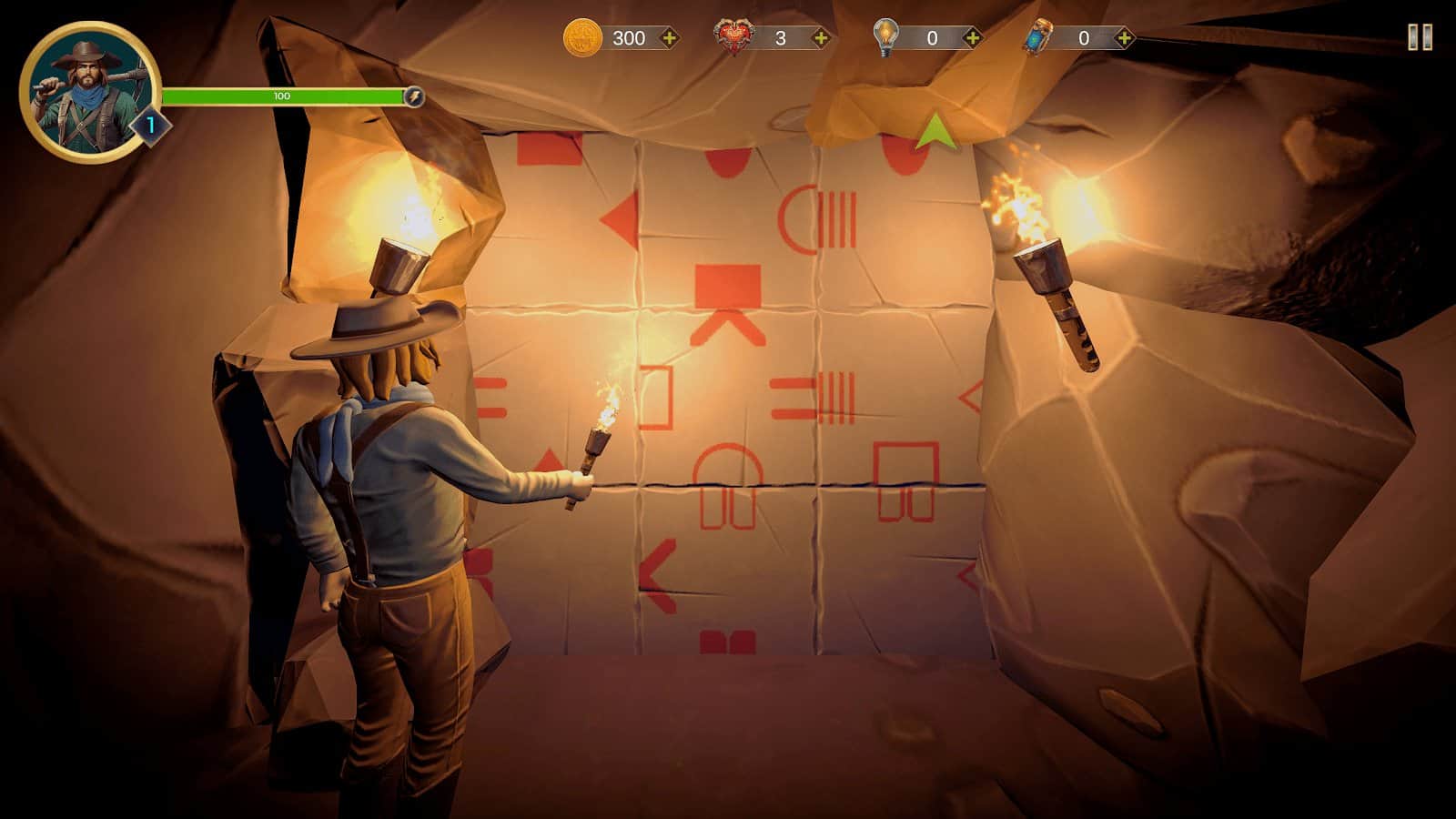
Task: Select the lightbulb hint icon
Action: (x=887, y=36)
